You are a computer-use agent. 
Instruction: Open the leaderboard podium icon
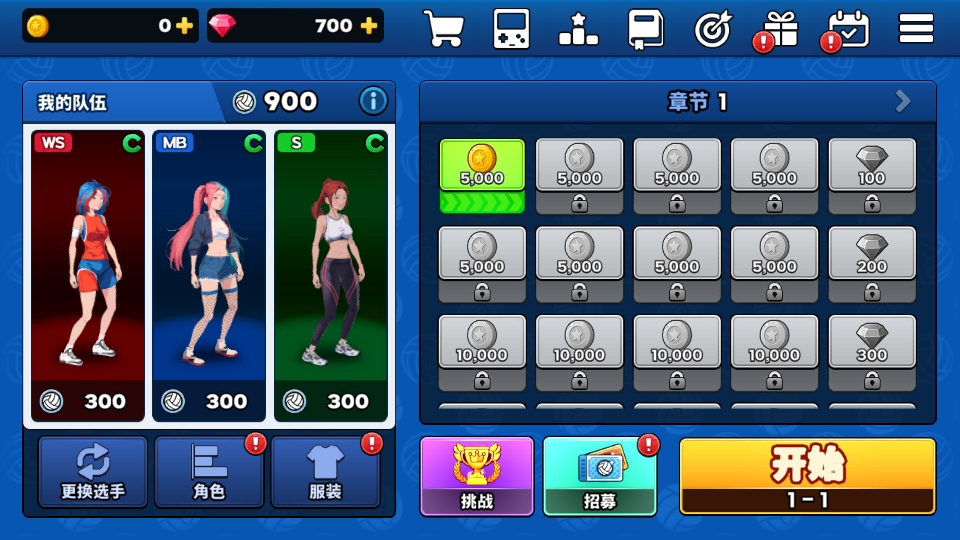(578, 28)
